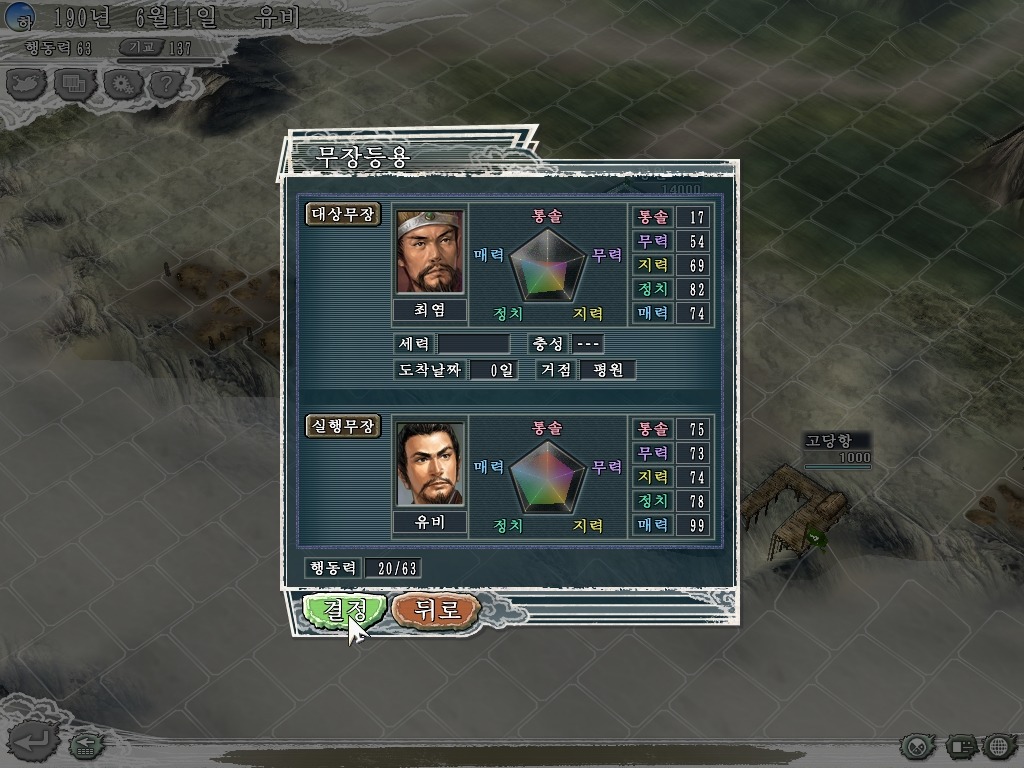Click the portrait of officer 유비
The image size is (1024, 768).
(430, 464)
